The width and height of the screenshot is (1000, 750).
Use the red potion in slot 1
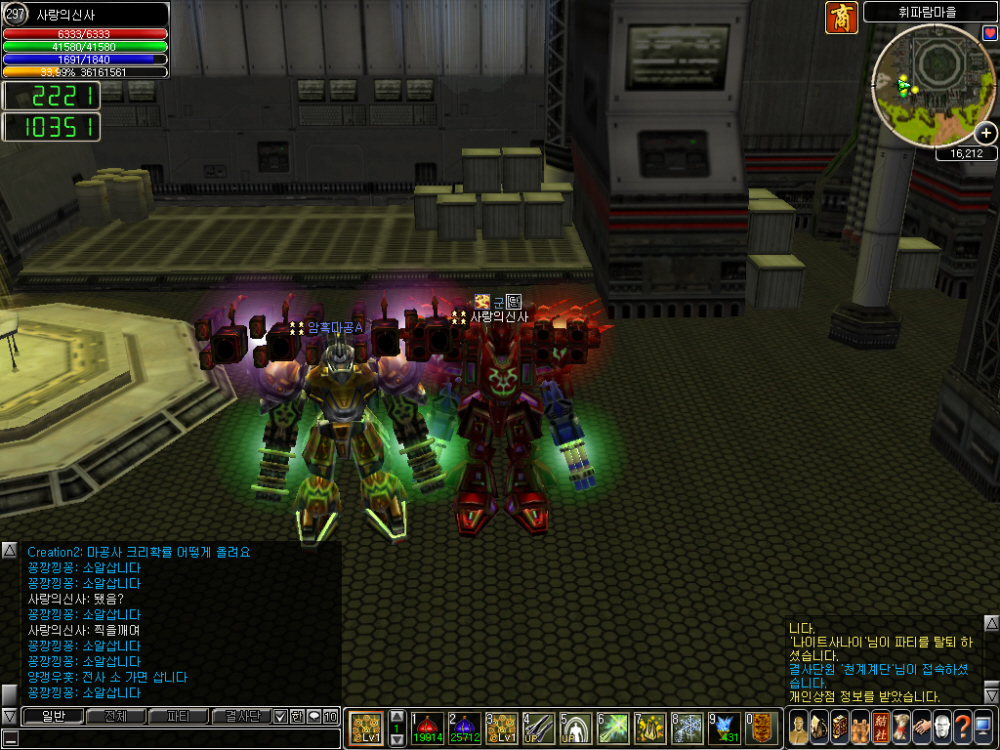point(427,728)
